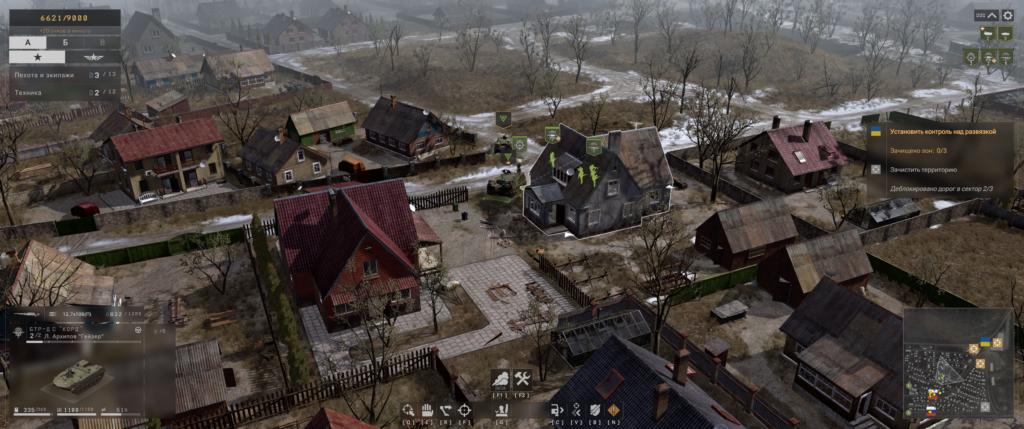Click the orange warning diamond icon

pyautogui.click(x=613, y=410)
